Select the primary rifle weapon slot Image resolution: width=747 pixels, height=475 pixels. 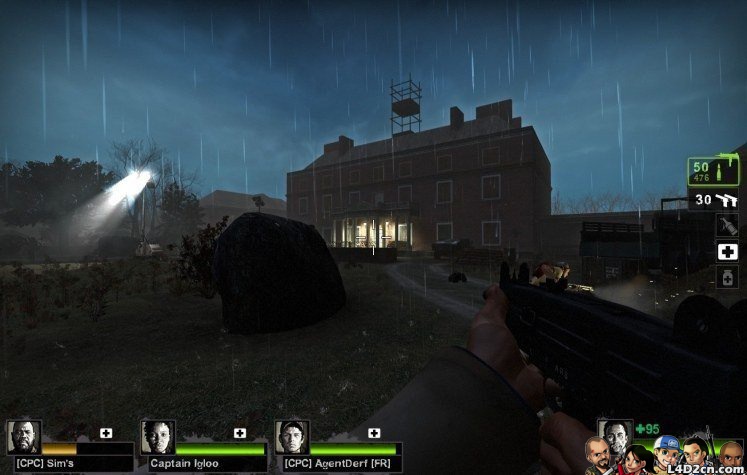pos(713,171)
